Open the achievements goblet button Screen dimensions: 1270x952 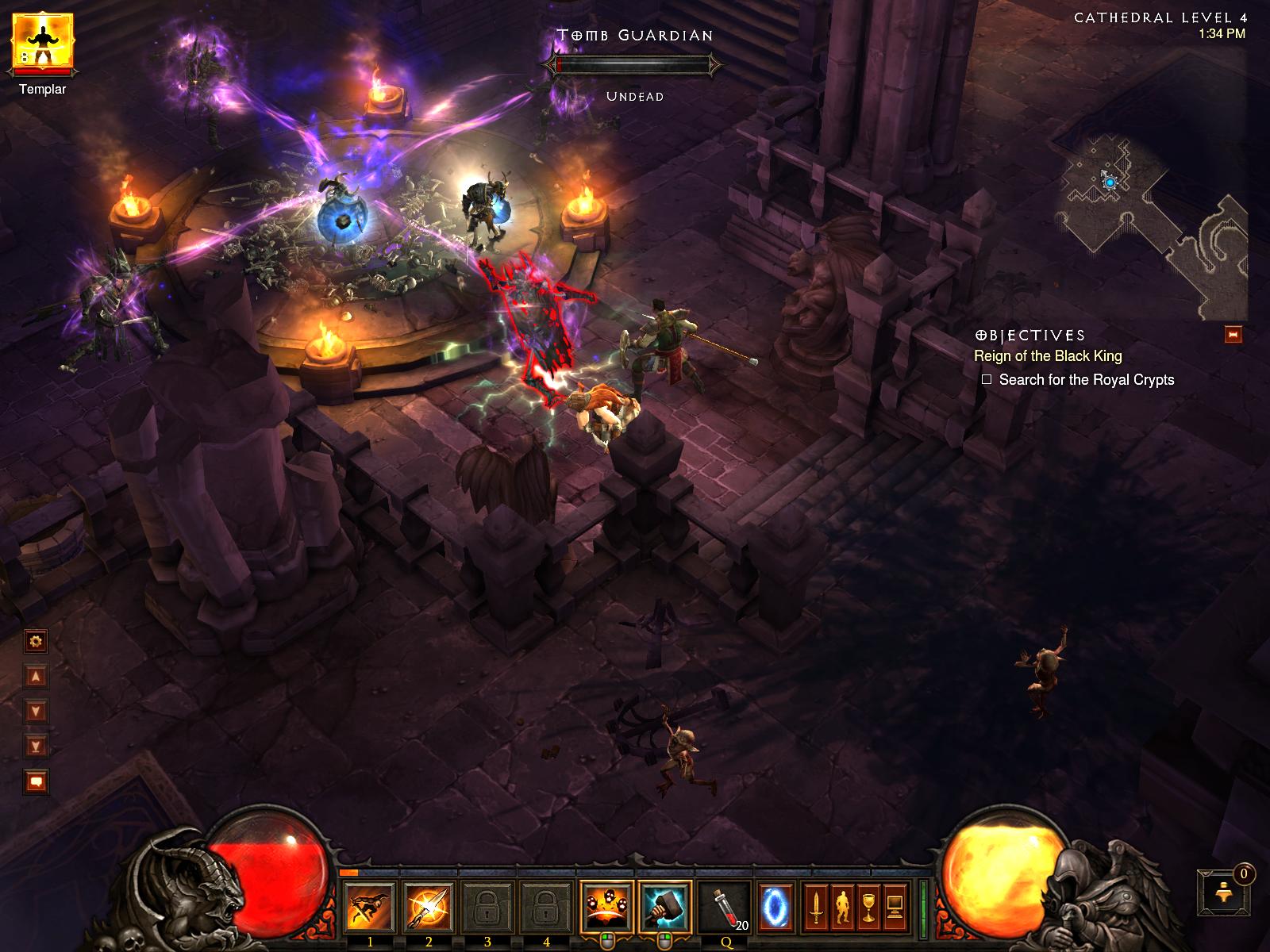pyautogui.click(x=868, y=908)
